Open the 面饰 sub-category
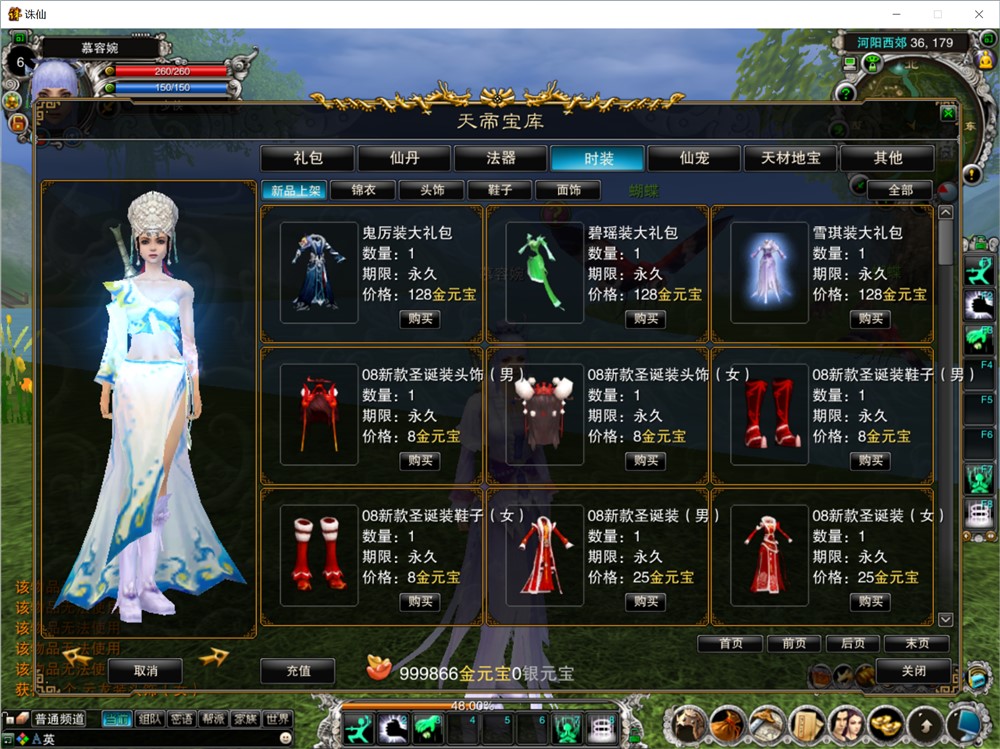This screenshot has width=1000, height=749. 568,190
